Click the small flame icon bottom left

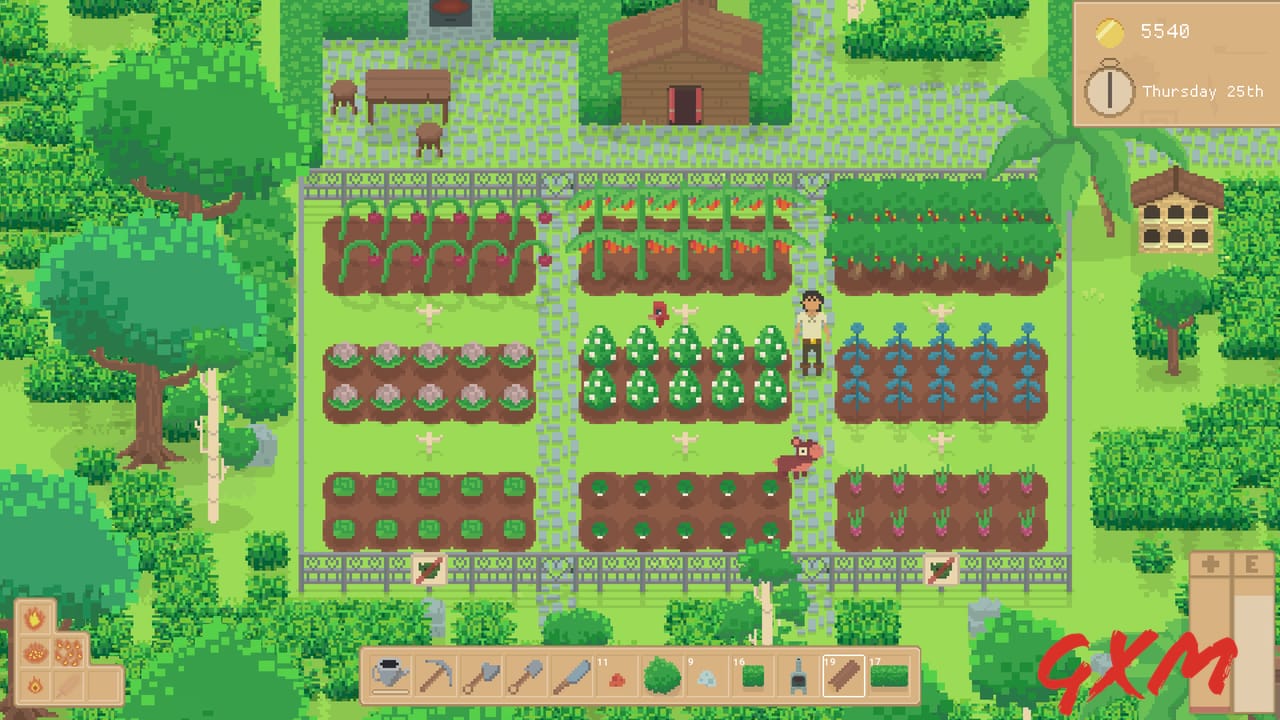(35, 686)
